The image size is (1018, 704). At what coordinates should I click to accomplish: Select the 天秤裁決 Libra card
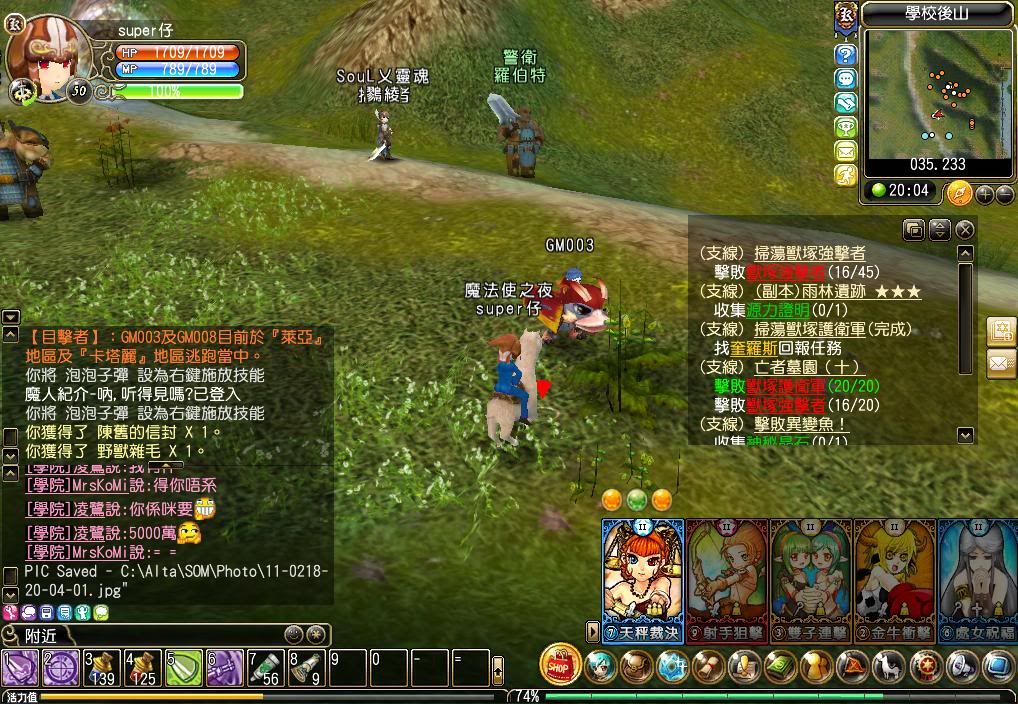[x=643, y=580]
